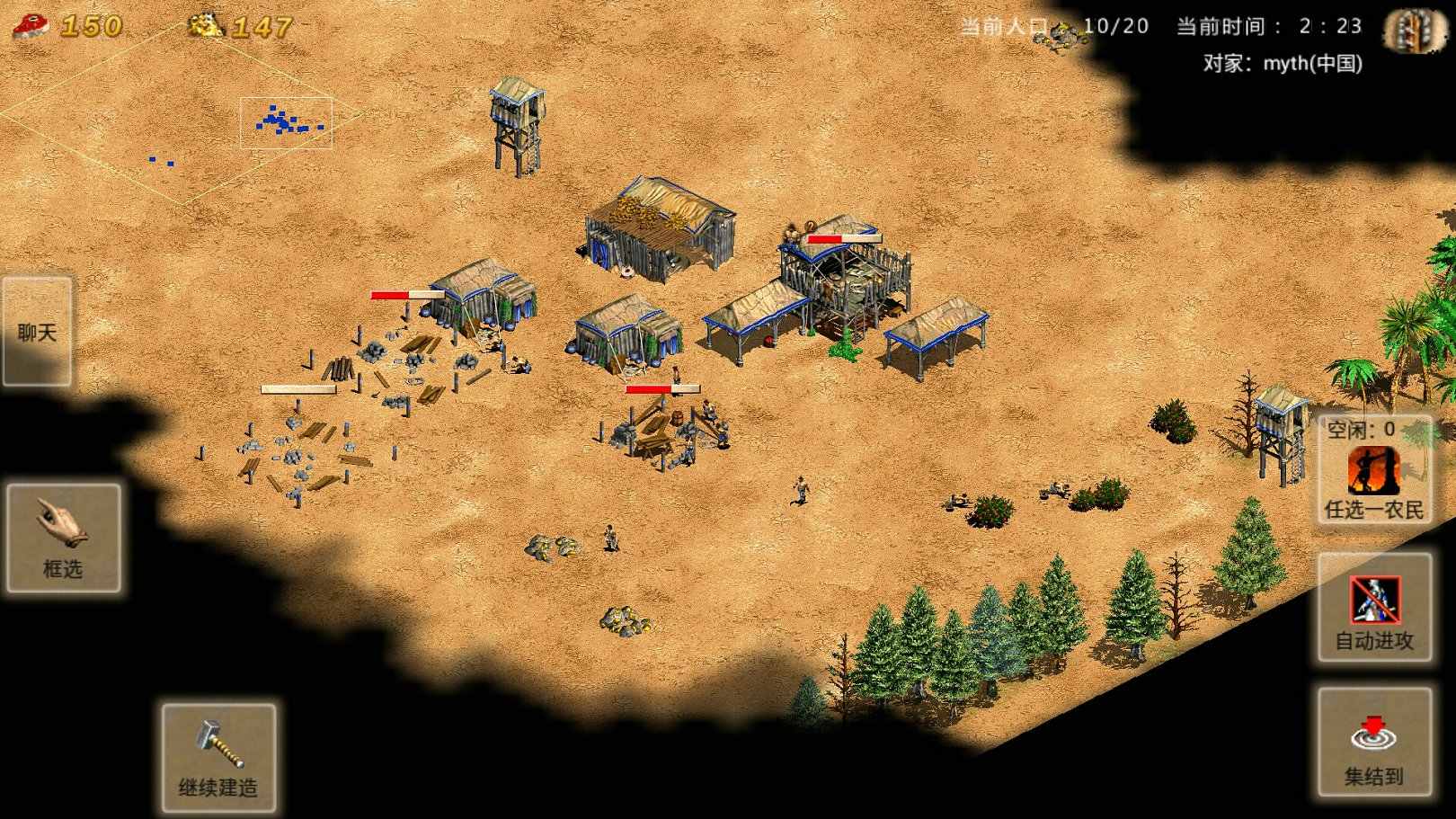1456x819 pixels.
Task: Tap the 继续建造 continue building button
Action: click(218, 758)
